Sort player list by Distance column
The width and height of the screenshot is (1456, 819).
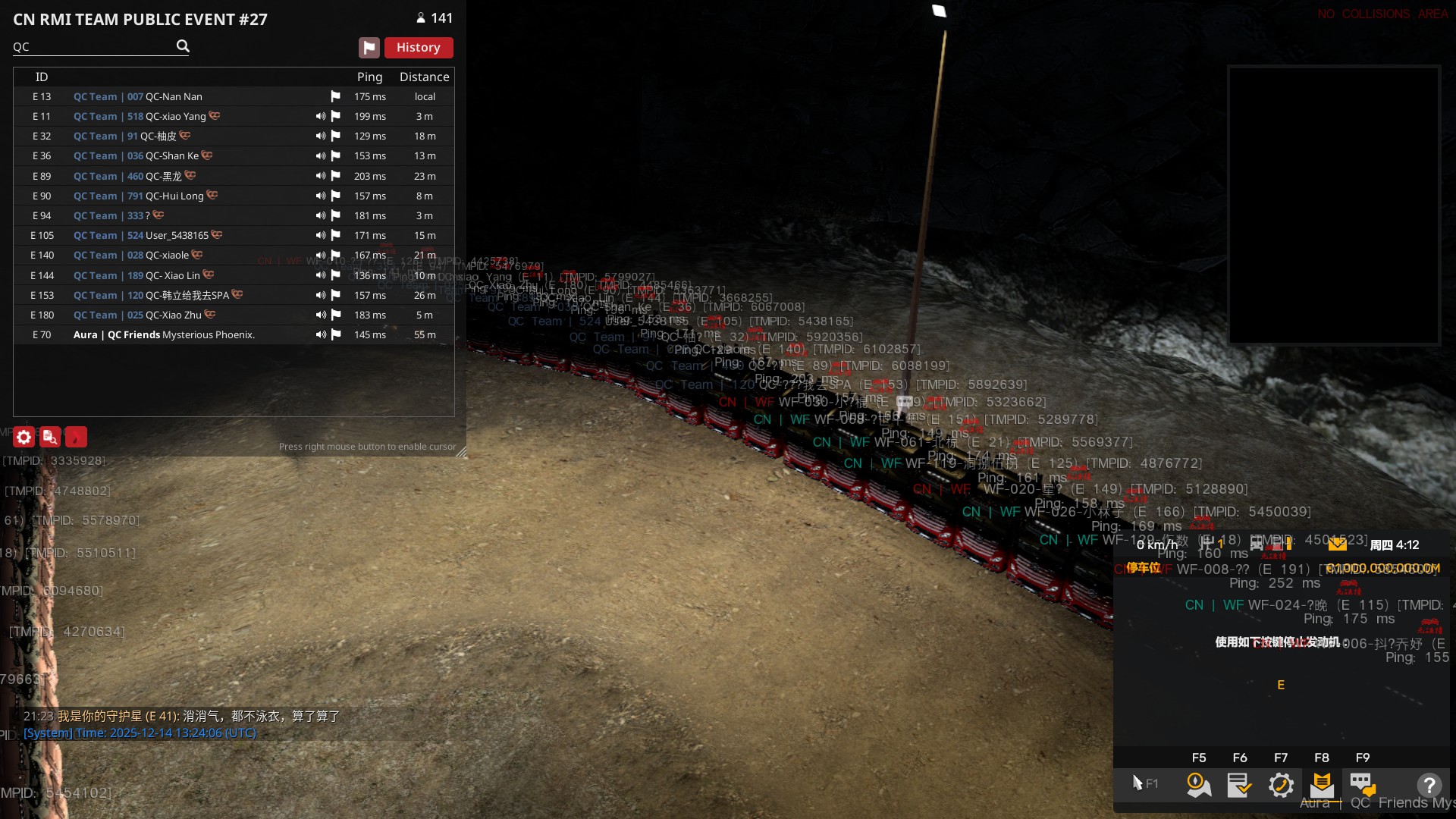click(x=424, y=77)
